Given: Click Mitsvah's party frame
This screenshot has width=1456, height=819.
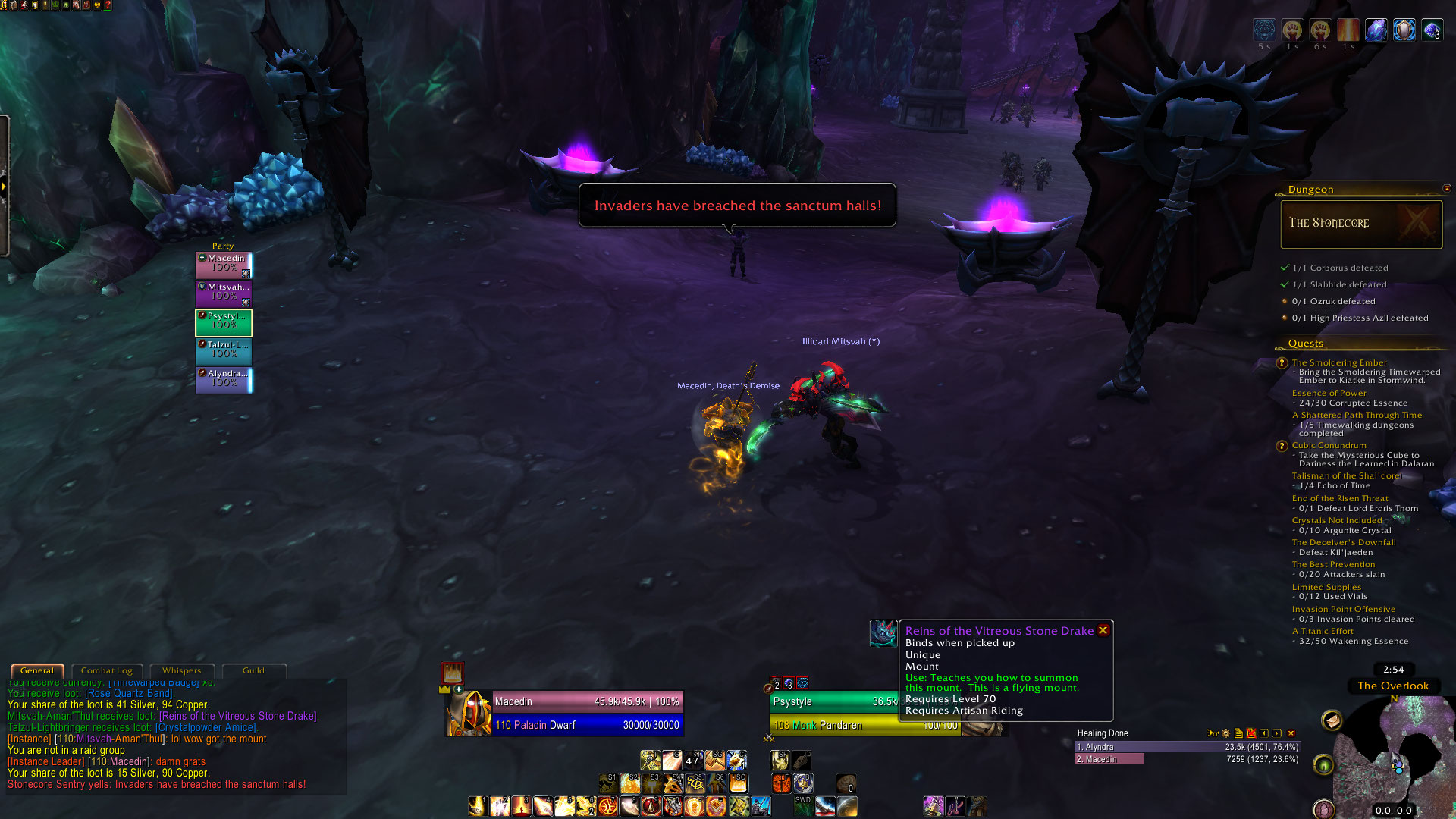Looking at the screenshot, I should pyautogui.click(x=224, y=293).
